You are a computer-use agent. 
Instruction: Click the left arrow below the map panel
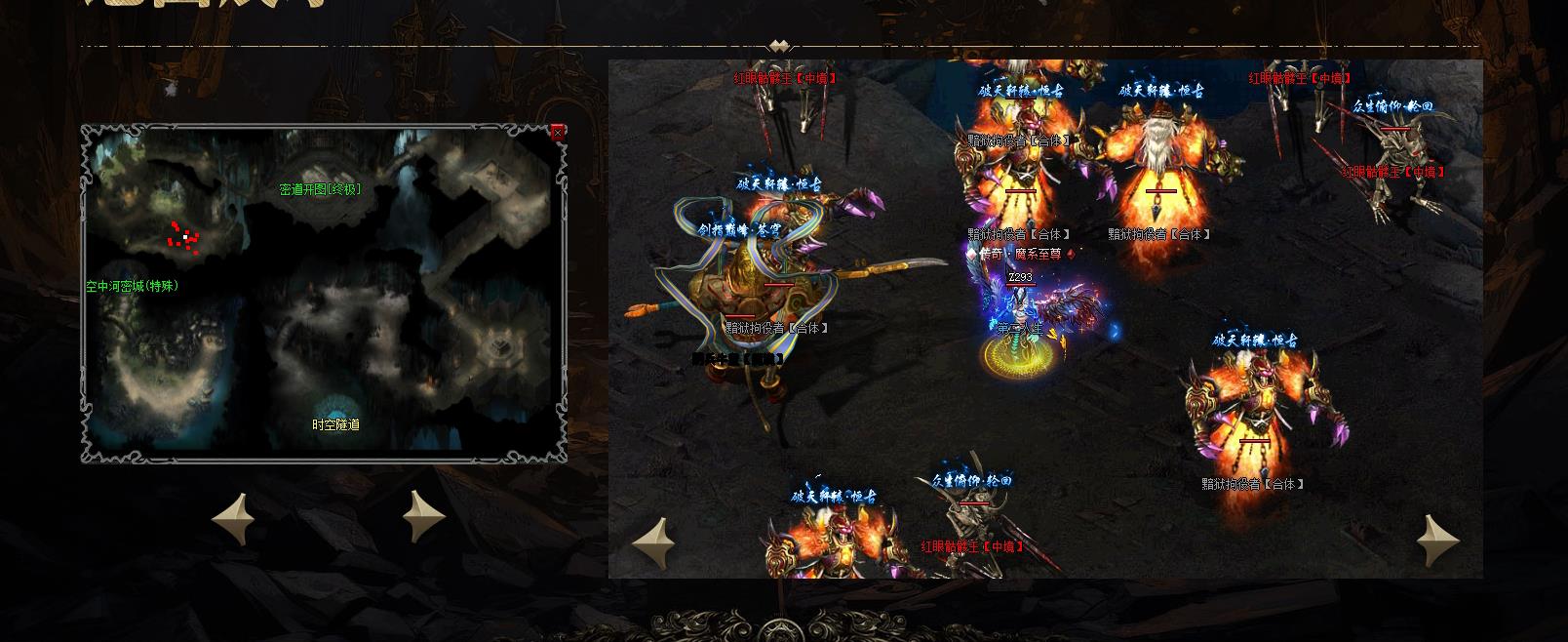click(x=234, y=517)
